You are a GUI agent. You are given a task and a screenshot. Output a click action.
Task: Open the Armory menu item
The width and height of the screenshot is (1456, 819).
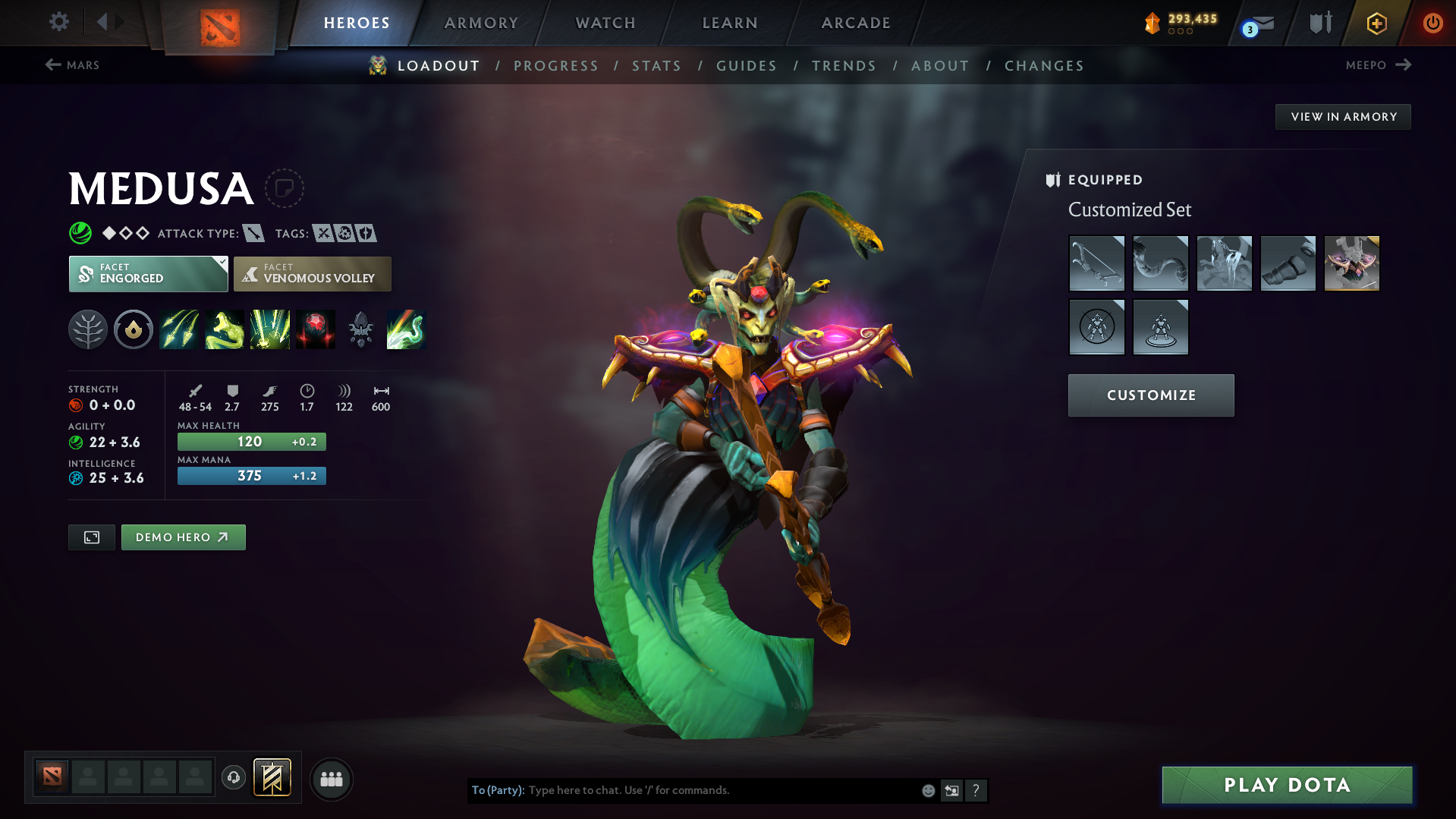click(481, 23)
